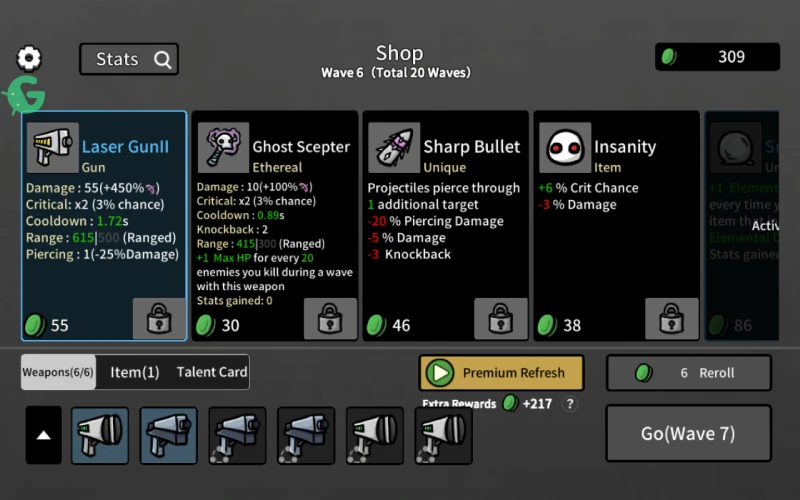800x500 pixels.
Task: Toggle lock on Sharp Bullet
Action: [501, 319]
